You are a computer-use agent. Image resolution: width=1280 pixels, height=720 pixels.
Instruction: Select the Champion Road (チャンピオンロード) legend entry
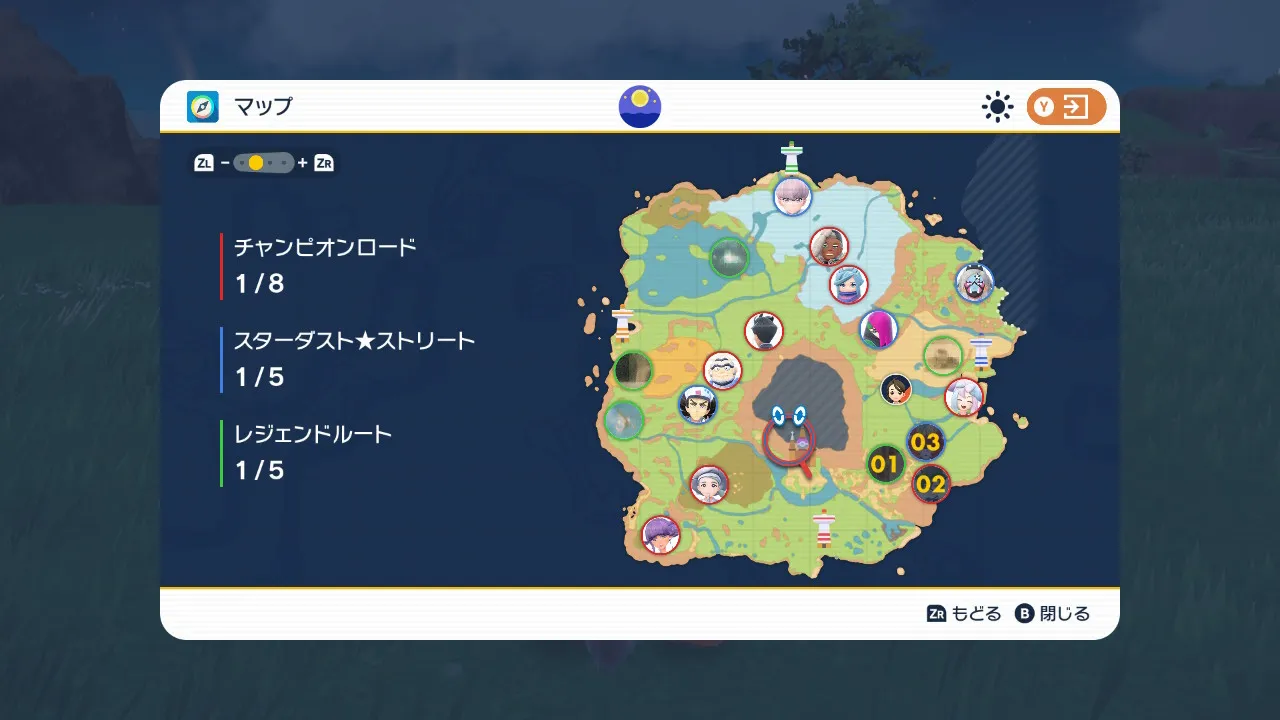click(x=325, y=266)
